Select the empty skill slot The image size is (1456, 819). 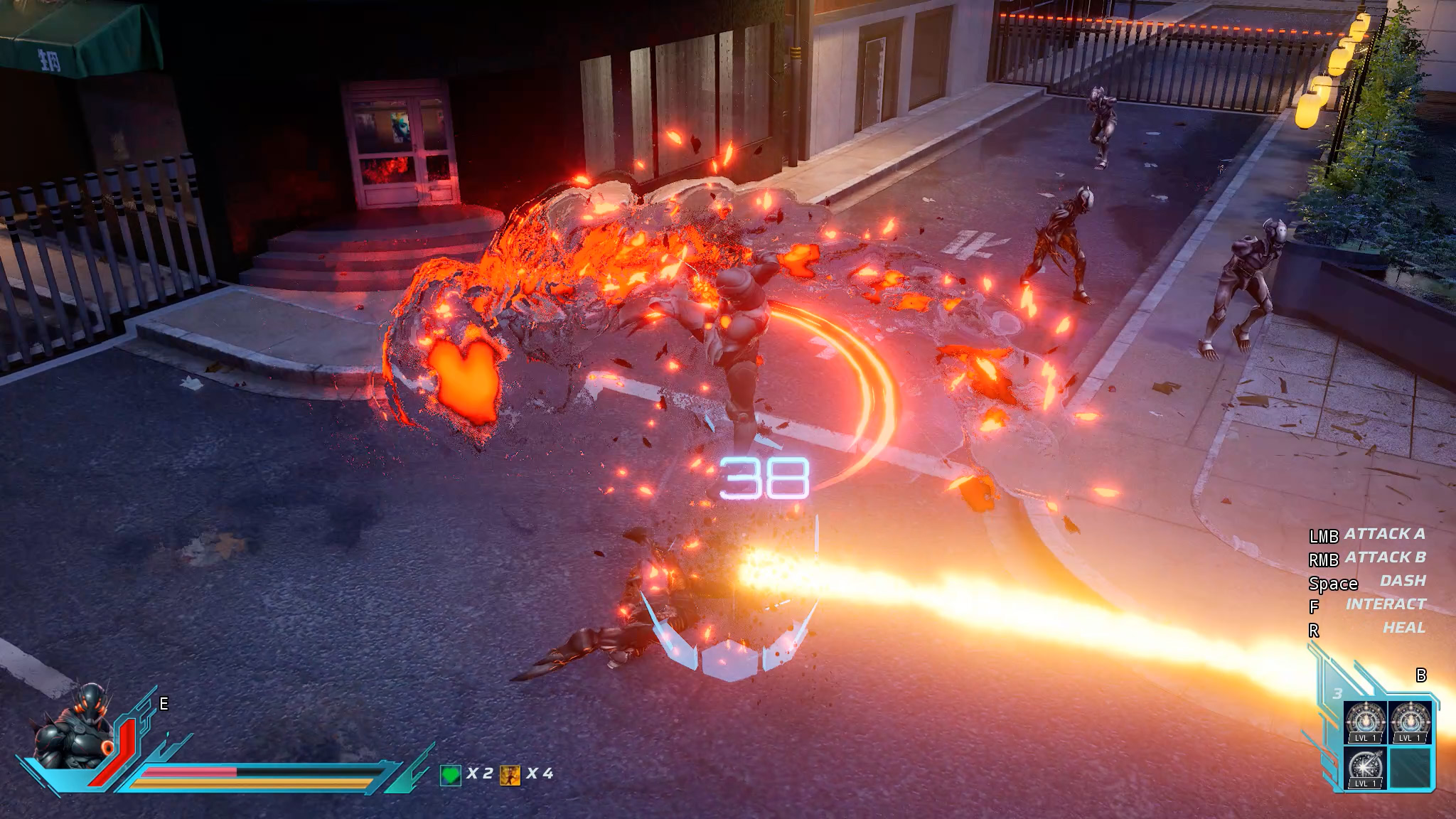click(x=1410, y=768)
